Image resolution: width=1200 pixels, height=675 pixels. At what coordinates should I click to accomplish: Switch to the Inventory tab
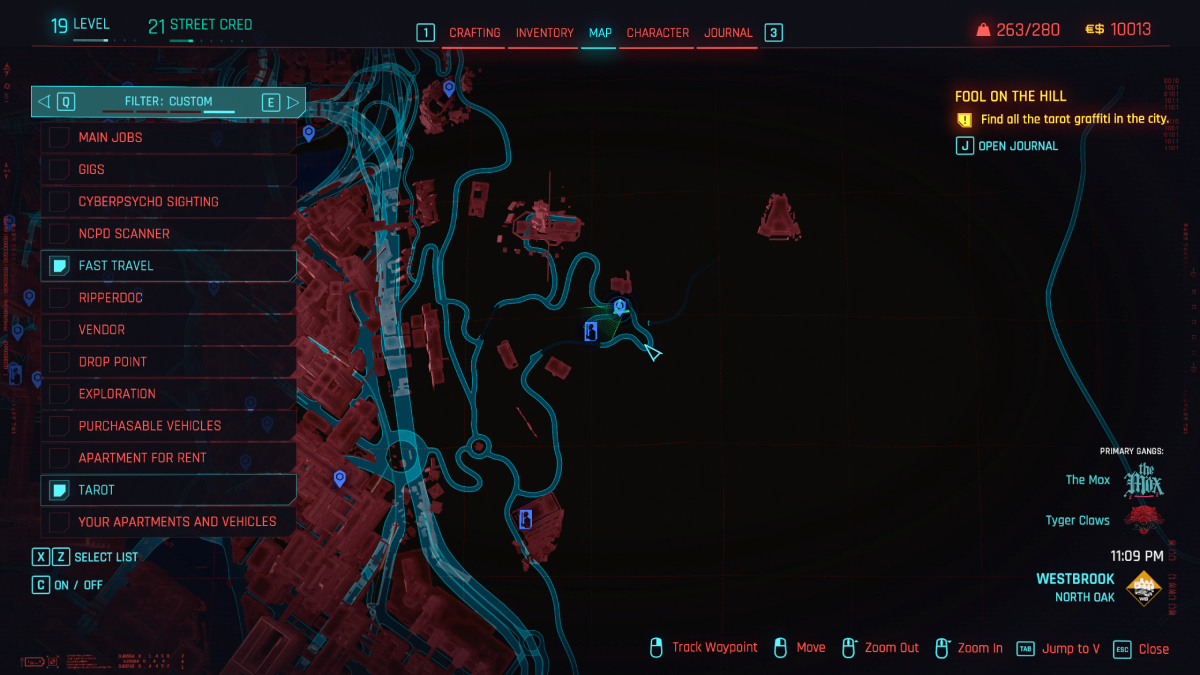point(544,33)
